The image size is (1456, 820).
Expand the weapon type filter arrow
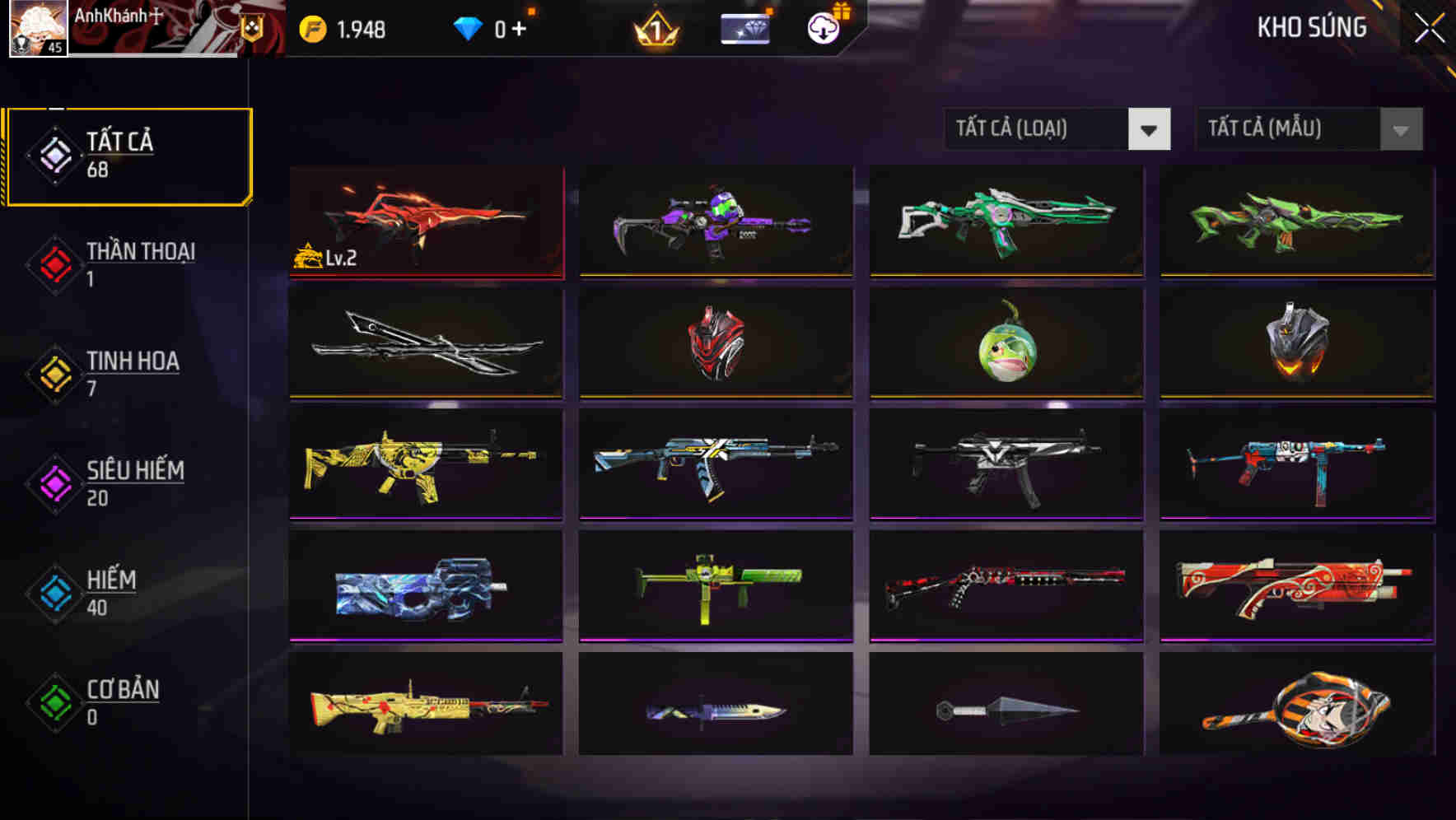coord(1150,129)
